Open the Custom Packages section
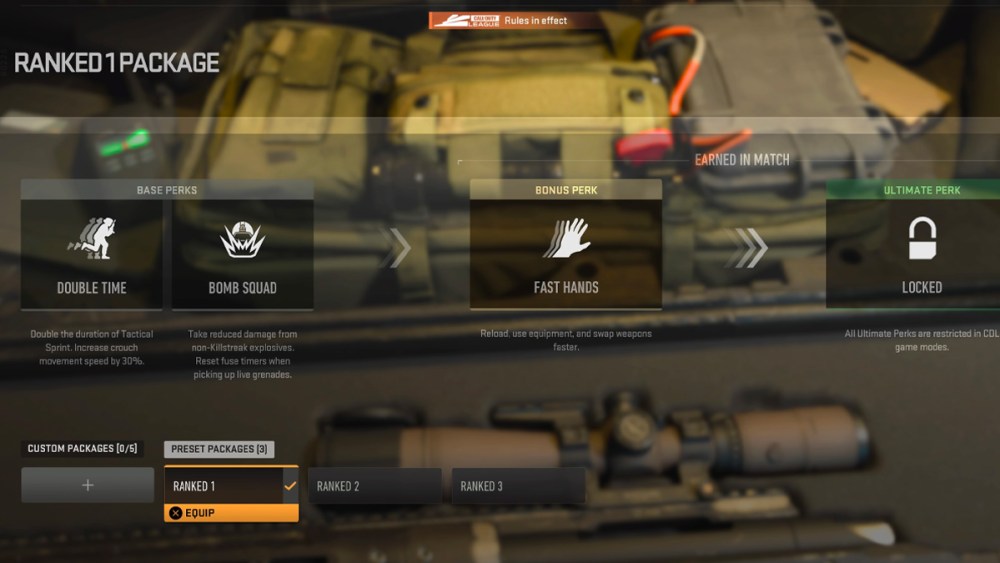 (x=82, y=449)
